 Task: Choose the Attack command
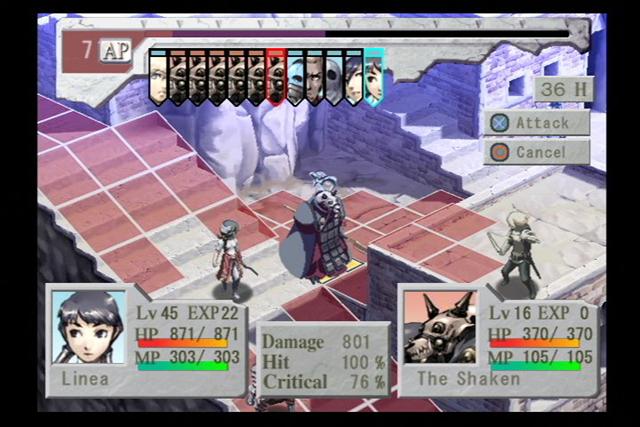537,123
